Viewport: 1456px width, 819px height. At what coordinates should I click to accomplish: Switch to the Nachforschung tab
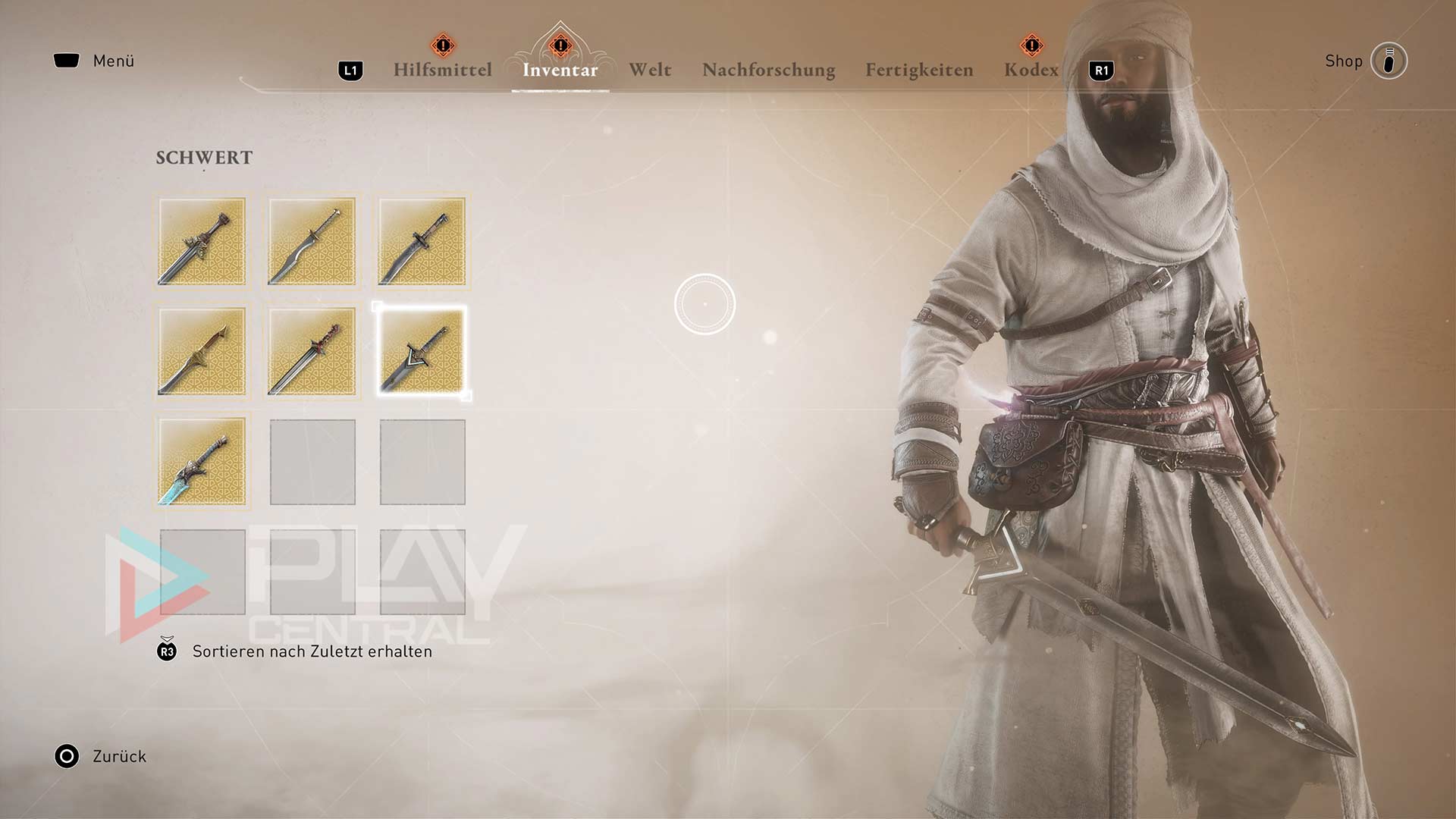pyautogui.click(x=768, y=70)
